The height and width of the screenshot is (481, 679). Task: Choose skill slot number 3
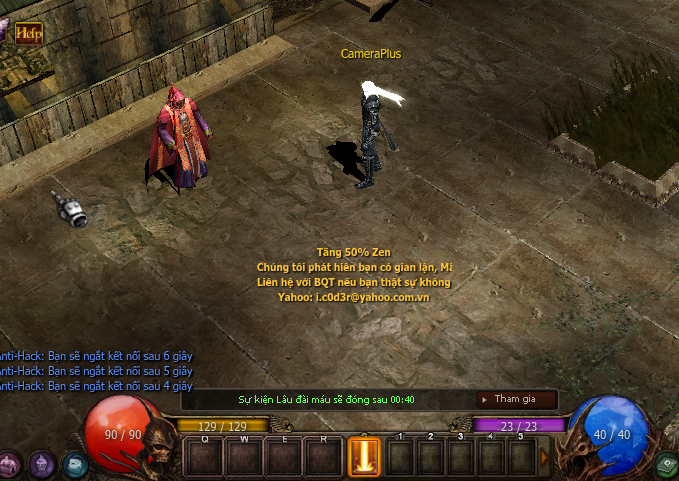[461, 458]
